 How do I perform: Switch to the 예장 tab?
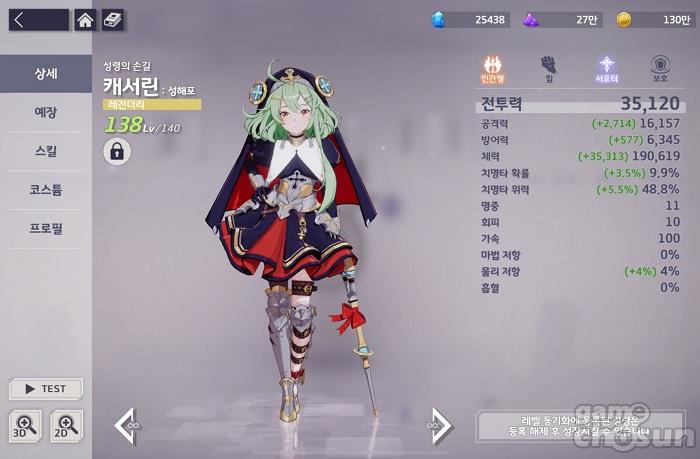click(46, 112)
